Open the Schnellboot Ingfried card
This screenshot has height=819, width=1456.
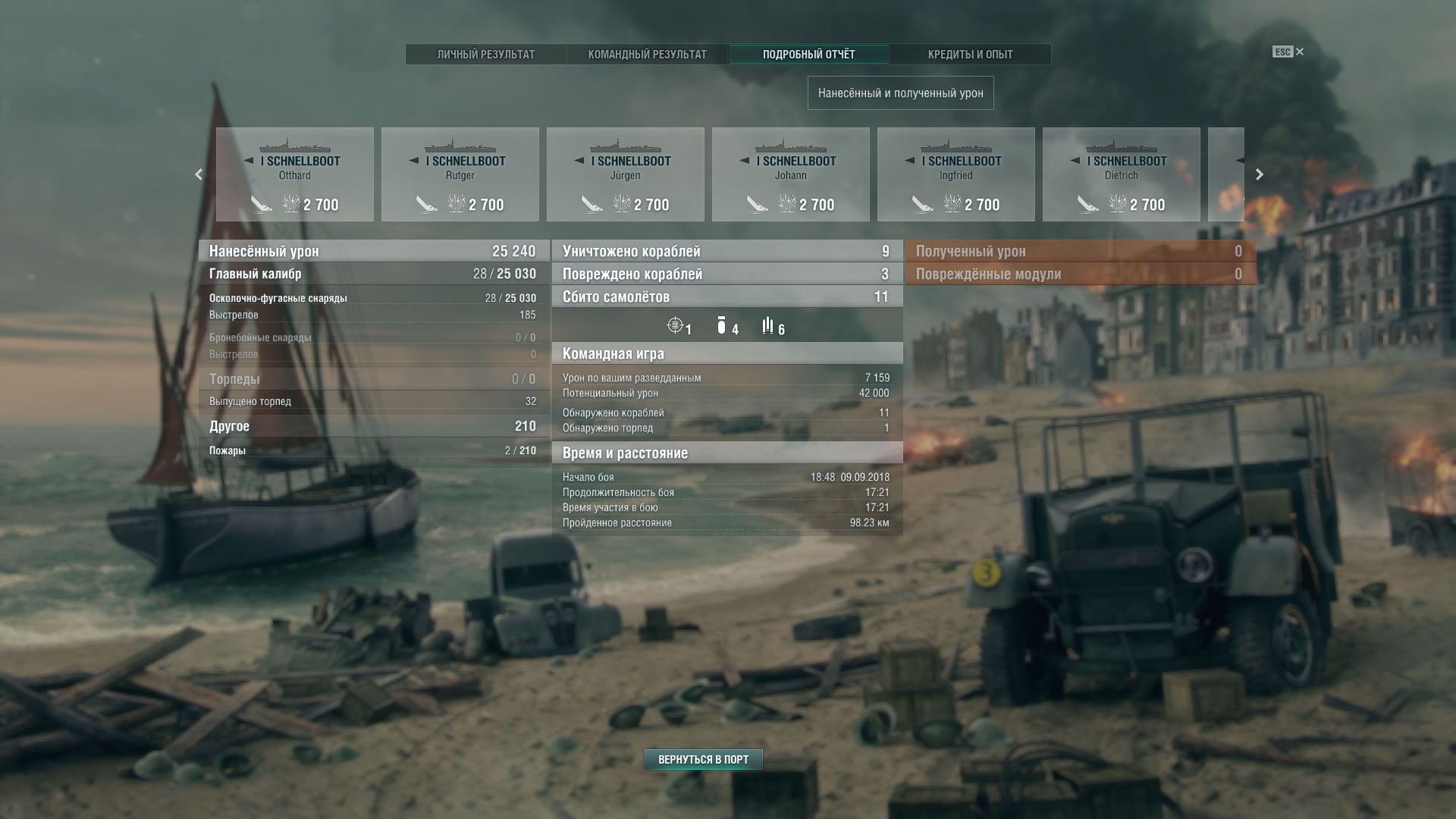[956, 174]
